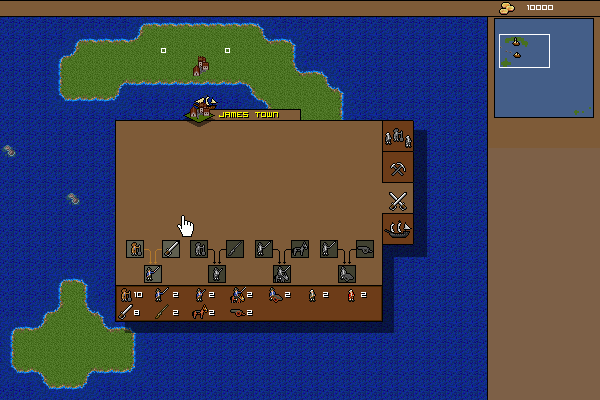Train the mounted cavalry unit
600x400 pixels.
tap(282, 273)
